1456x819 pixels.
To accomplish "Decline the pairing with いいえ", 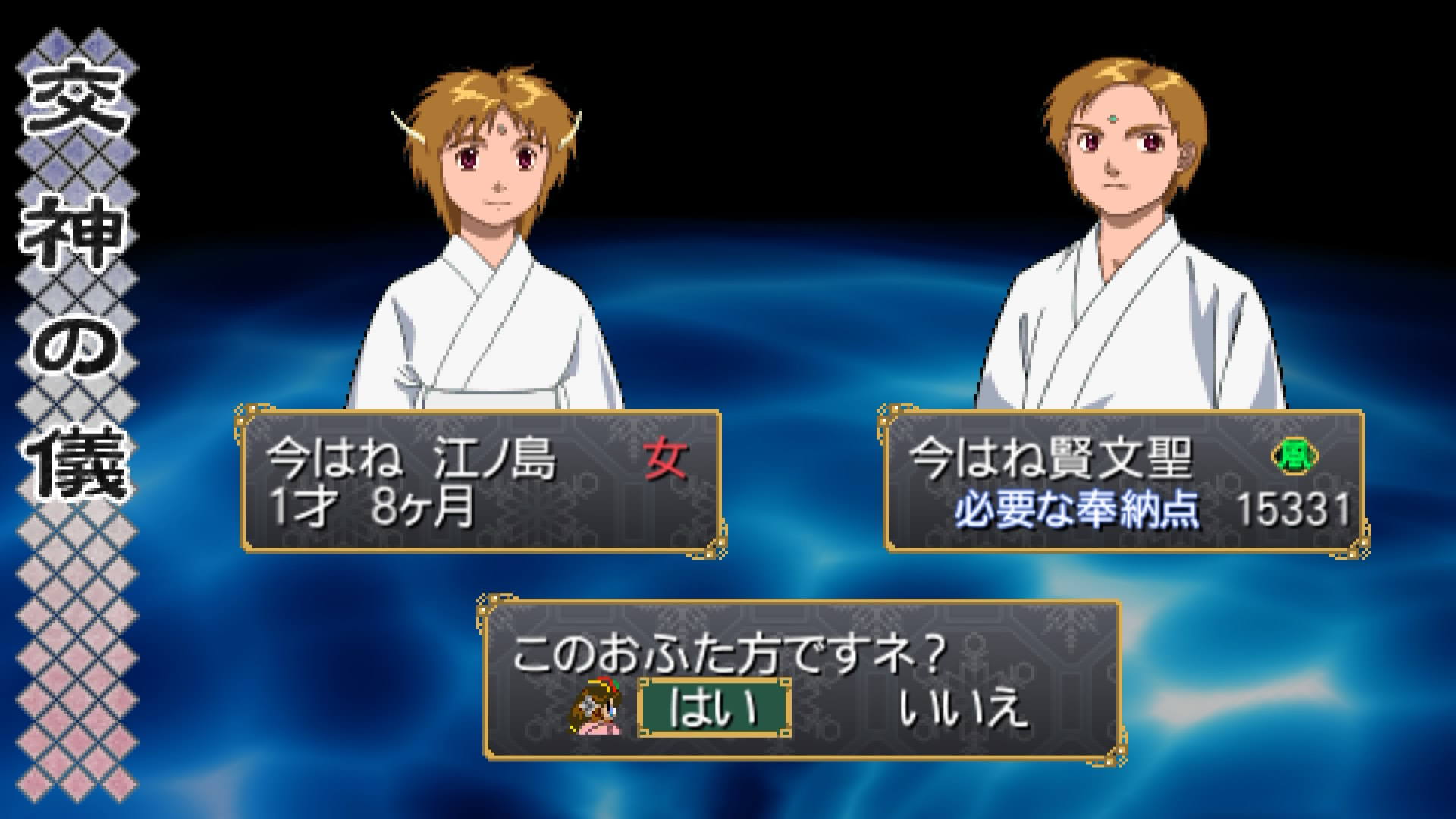I will pyautogui.click(x=963, y=708).
